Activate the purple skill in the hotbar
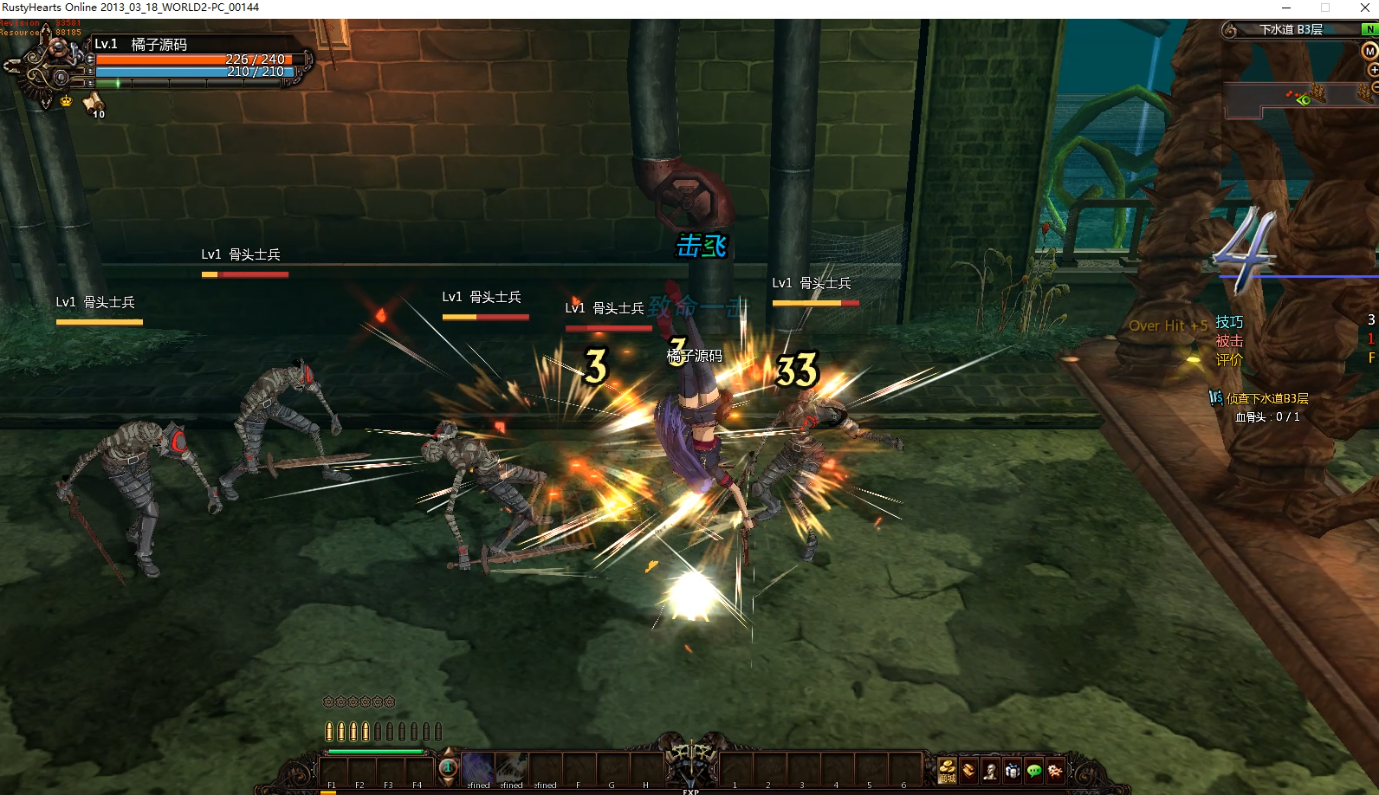Image resolution: width=1379 pixels, height=795 pixels. 477,768
